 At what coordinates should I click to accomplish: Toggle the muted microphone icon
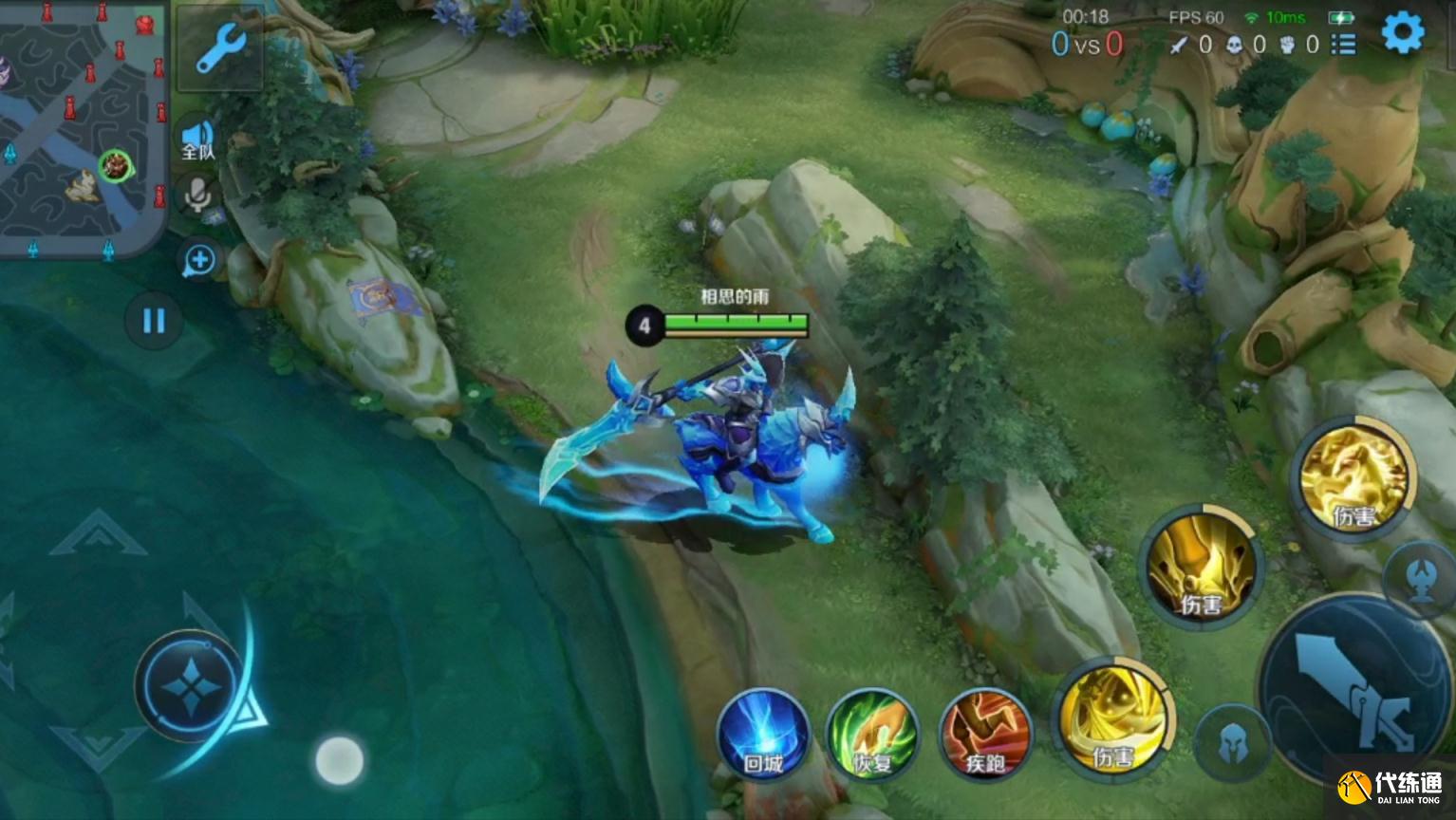(x=197, y=196)
